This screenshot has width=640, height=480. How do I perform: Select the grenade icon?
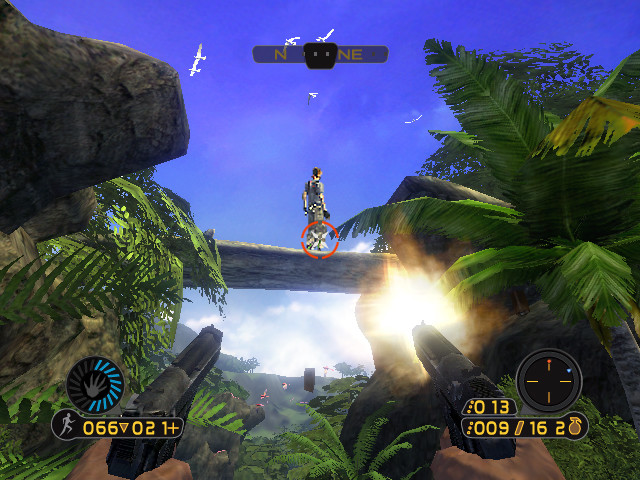click(x=577, y=428)
